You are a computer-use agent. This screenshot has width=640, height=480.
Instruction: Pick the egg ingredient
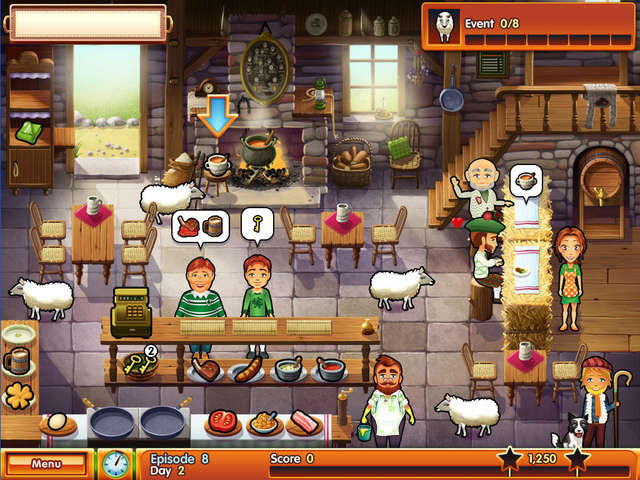[x=58, y=424]
